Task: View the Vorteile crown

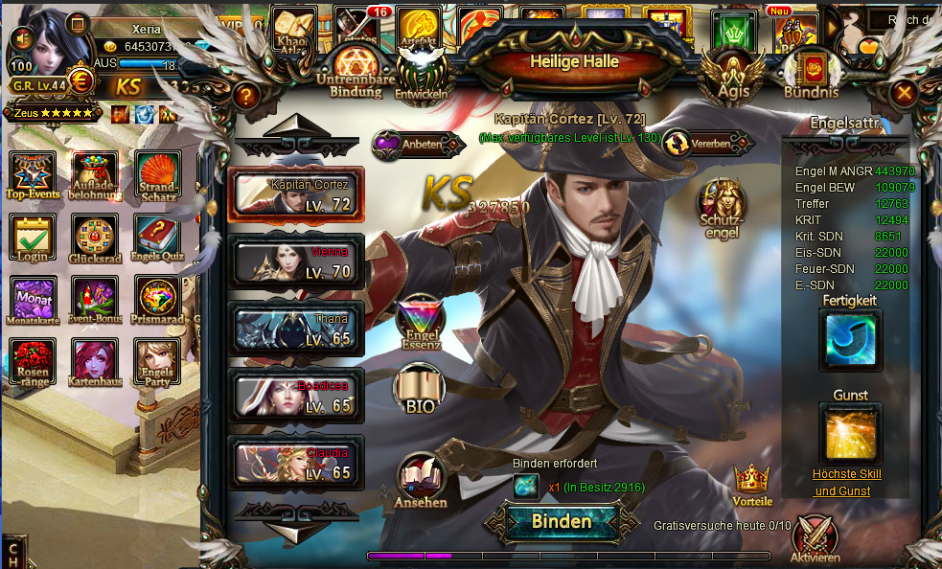Action: [752, 483]
